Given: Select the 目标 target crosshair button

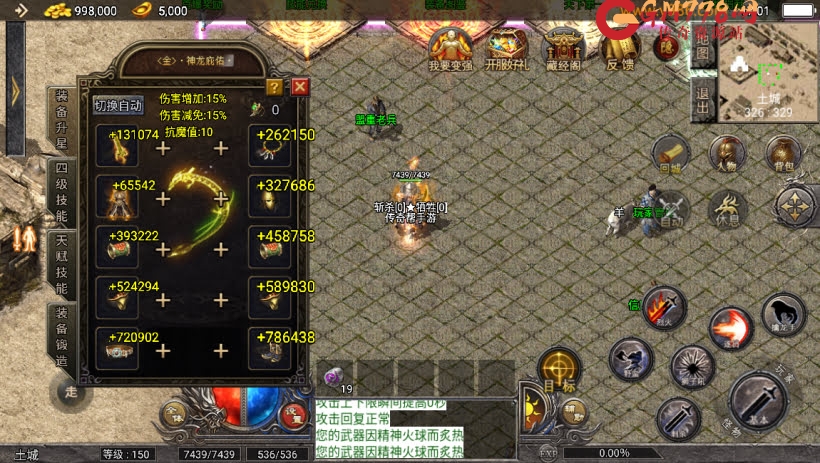Looking at the screenshot, I should click(557, 369).
